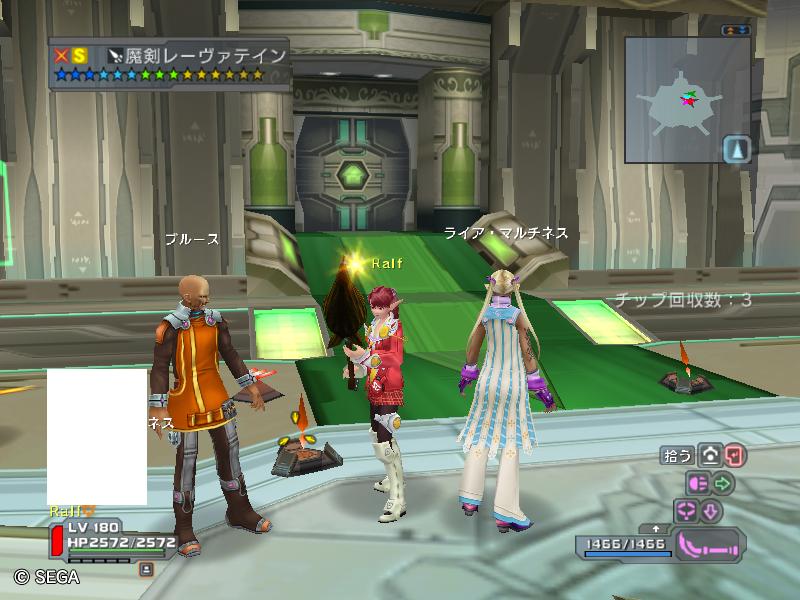This screenshot has width=800, height=600.
Task: Select the Ralf LV 180 status panel
Action: click(110, 536)
